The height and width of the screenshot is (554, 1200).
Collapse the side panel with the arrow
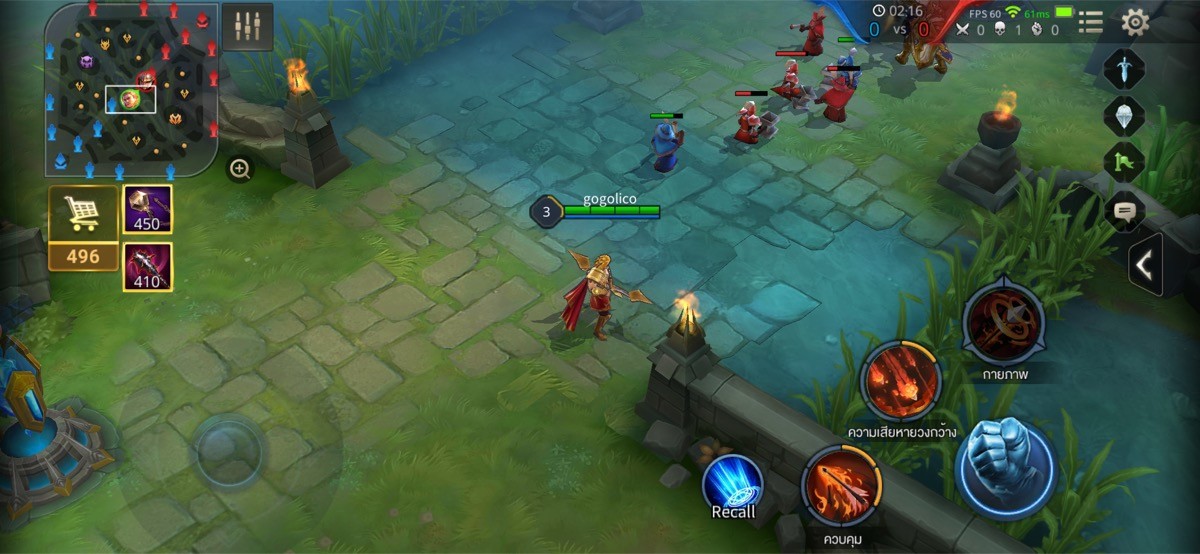point(1145,266)
